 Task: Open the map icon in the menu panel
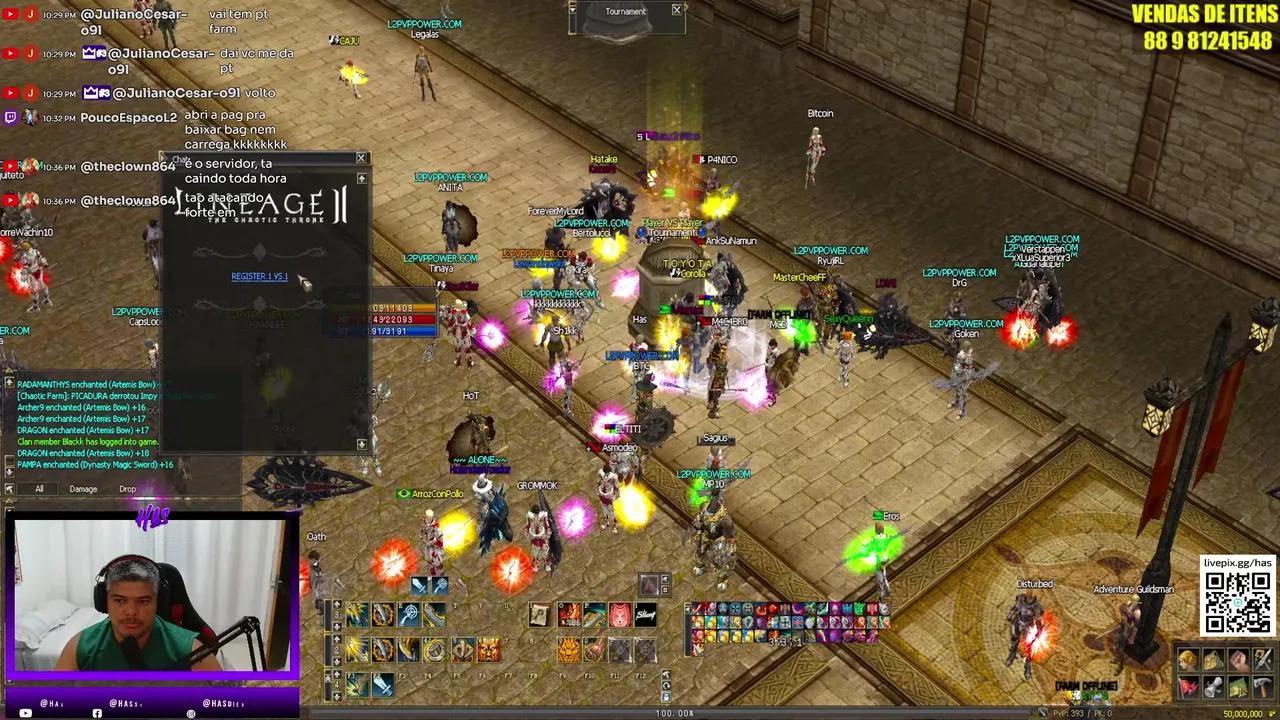point(1239,688)
